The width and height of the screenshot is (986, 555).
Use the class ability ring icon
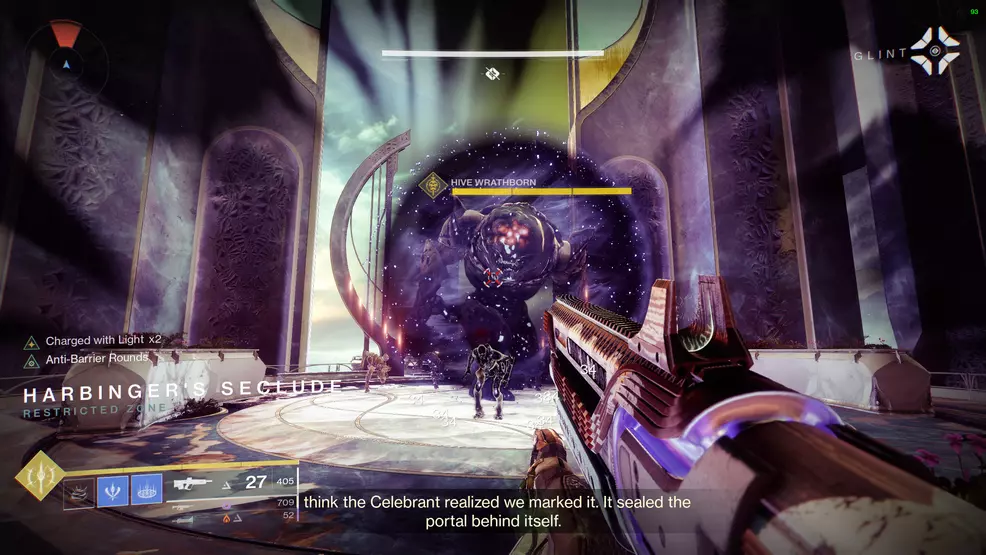[x=146, y=491]
